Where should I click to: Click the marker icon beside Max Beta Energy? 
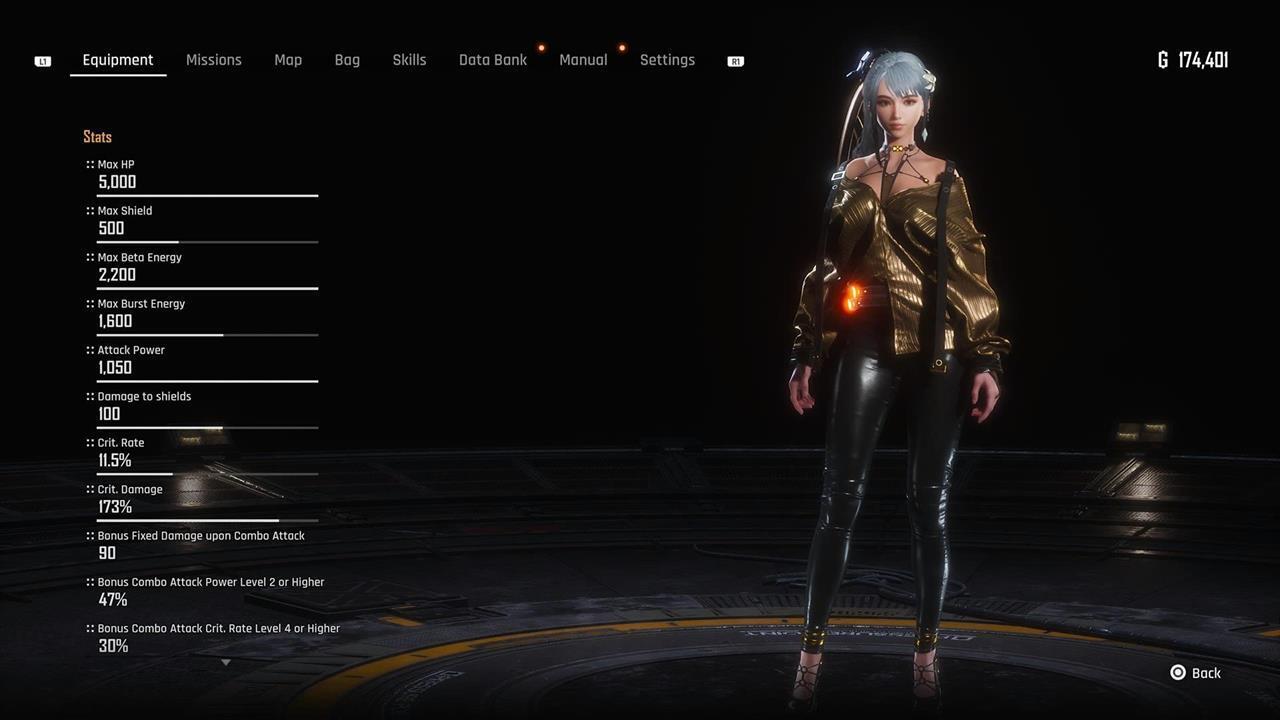[x=88, y=257]
